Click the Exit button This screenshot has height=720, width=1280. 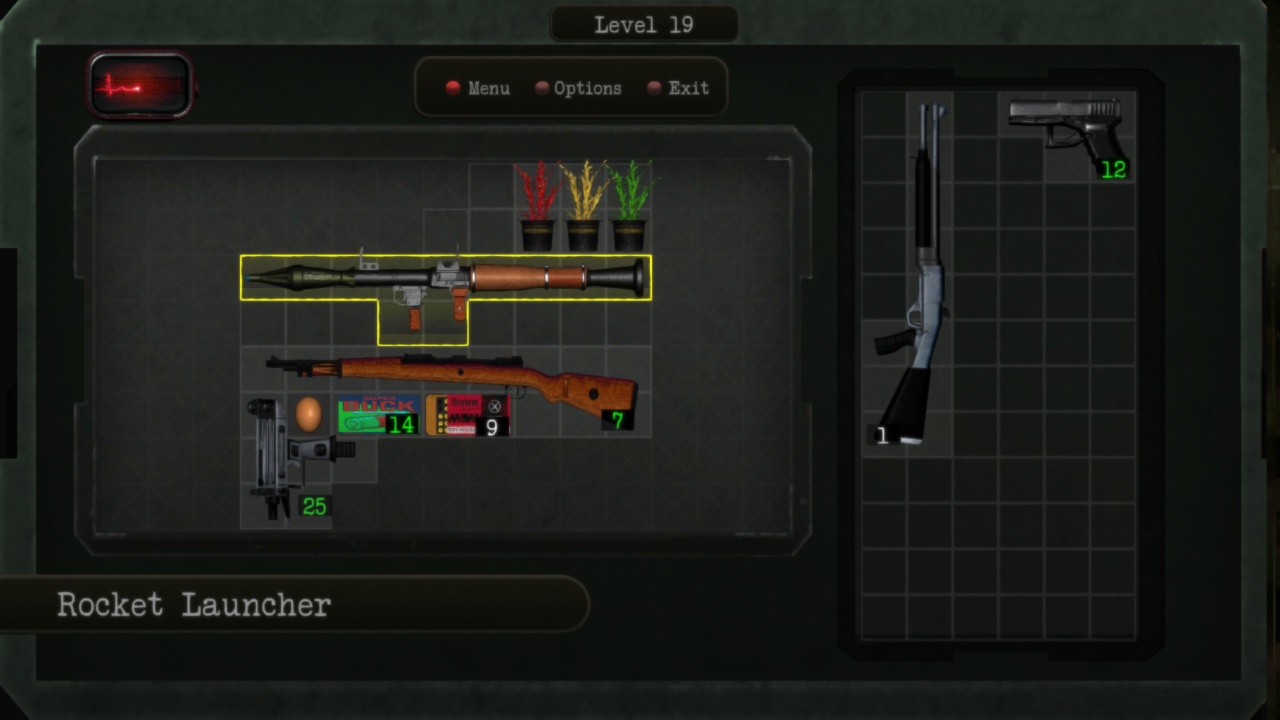coord(688,89)
